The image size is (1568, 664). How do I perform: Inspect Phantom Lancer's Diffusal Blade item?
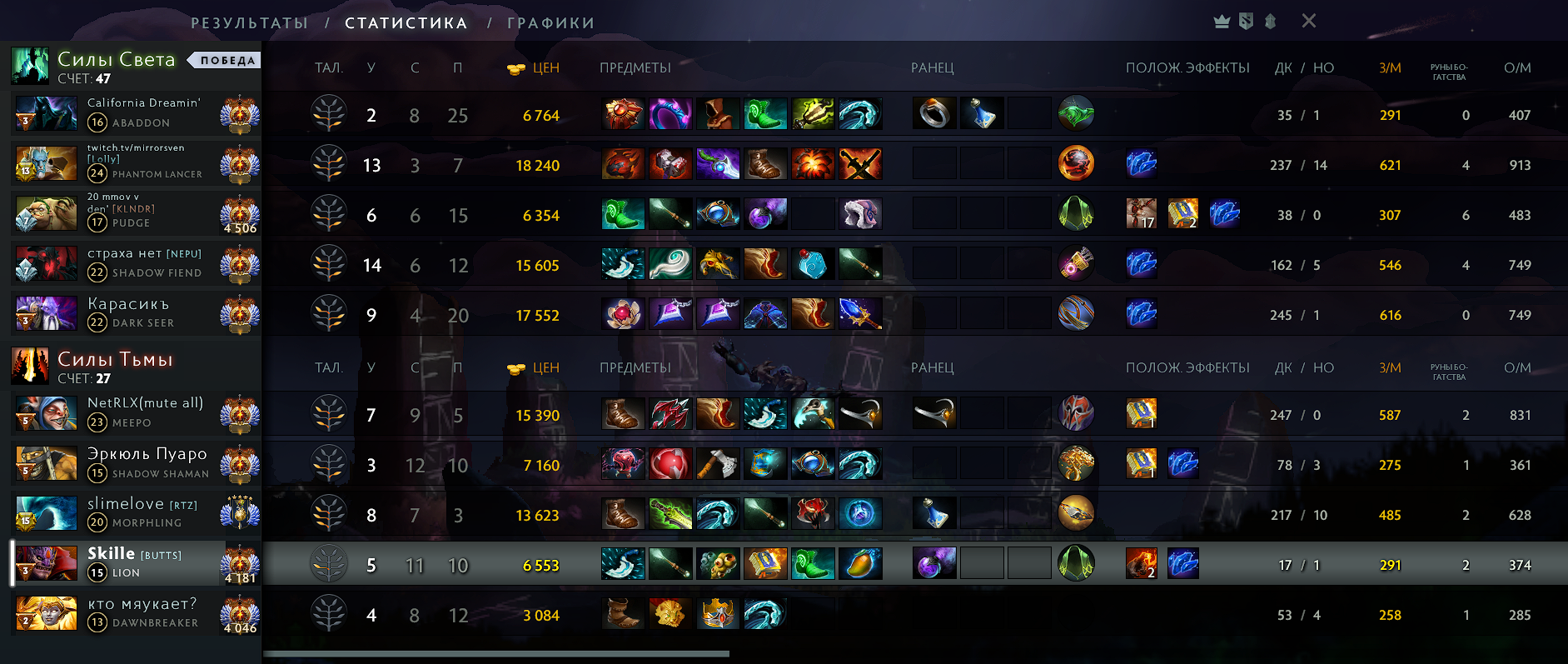(718, 164)
